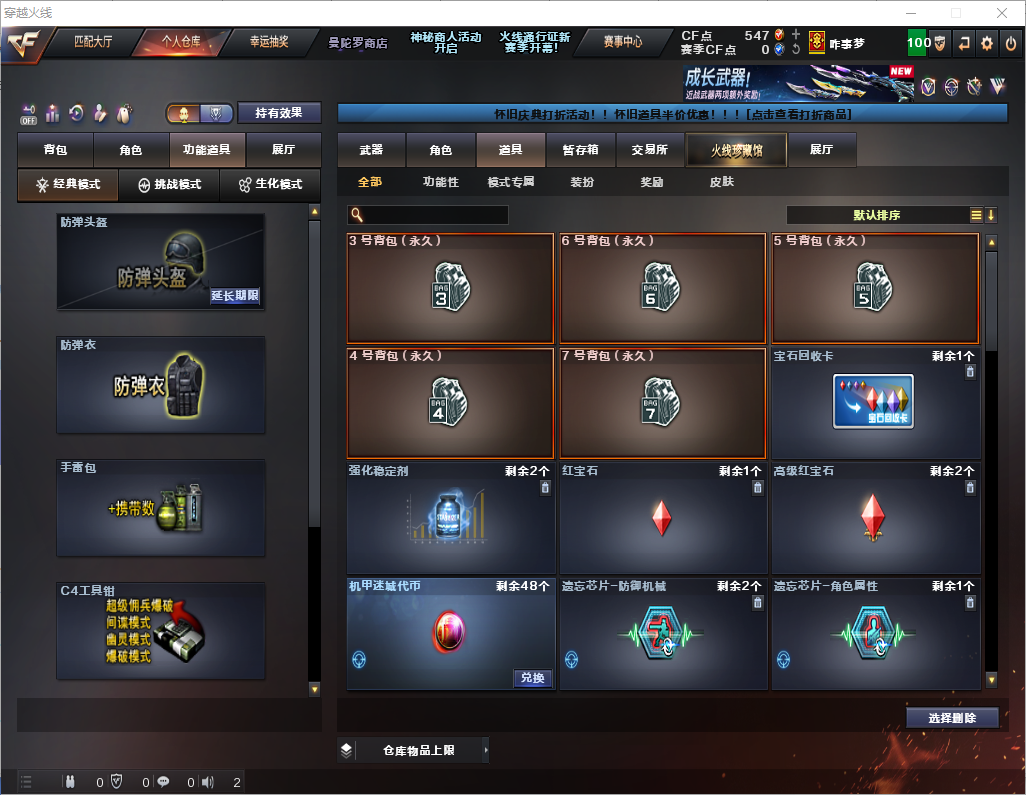Click the 选择删除 delete selection button
The image size is (1026, 795).
coord(952,718)
